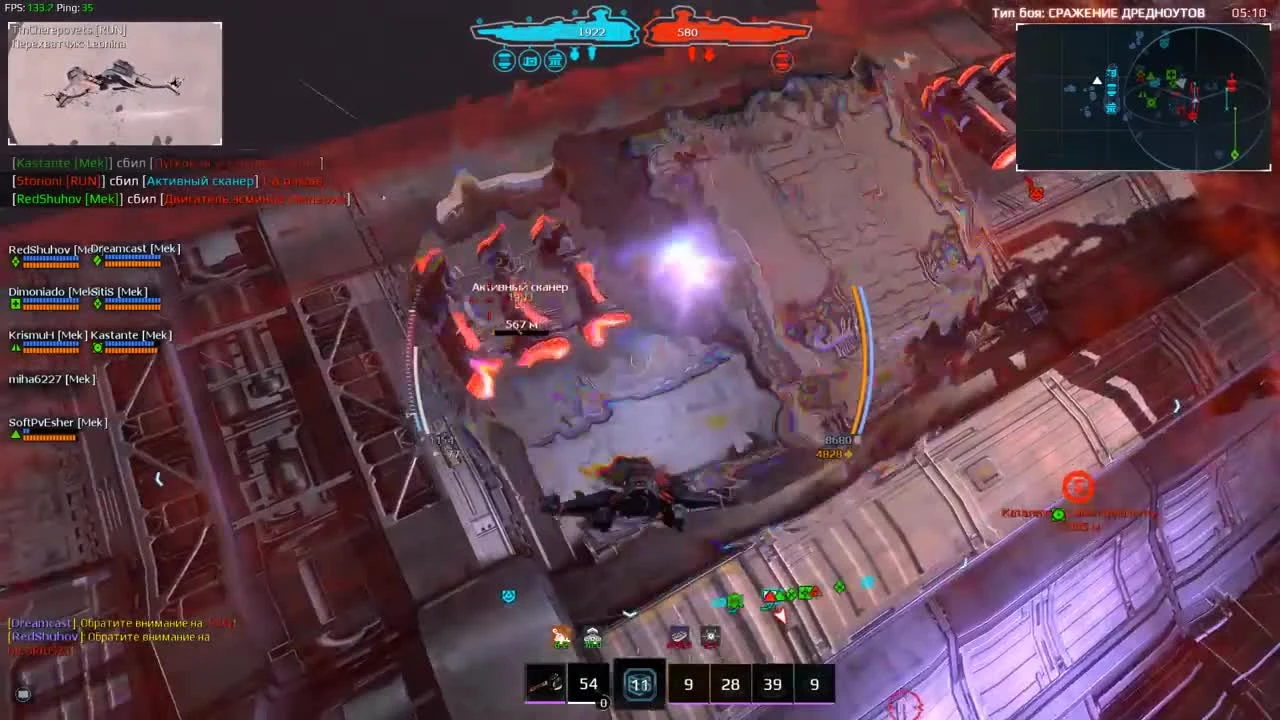Click the blue team dreadnought silhouette icon
The height and width of the screenshot is (720, 1280).
pyautogui.click(x=555, y=30)
